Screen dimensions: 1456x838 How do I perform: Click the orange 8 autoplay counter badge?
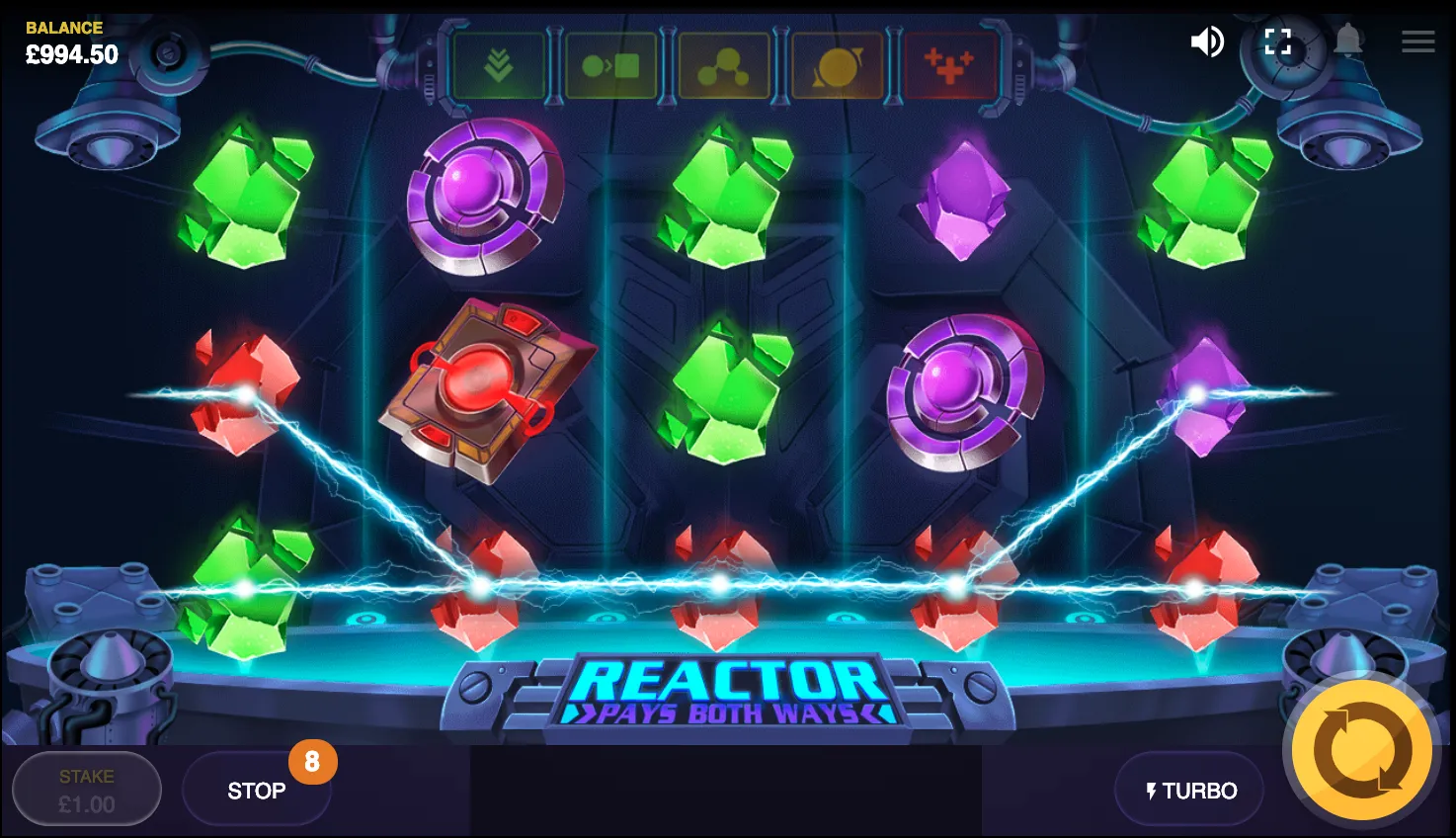315,762
